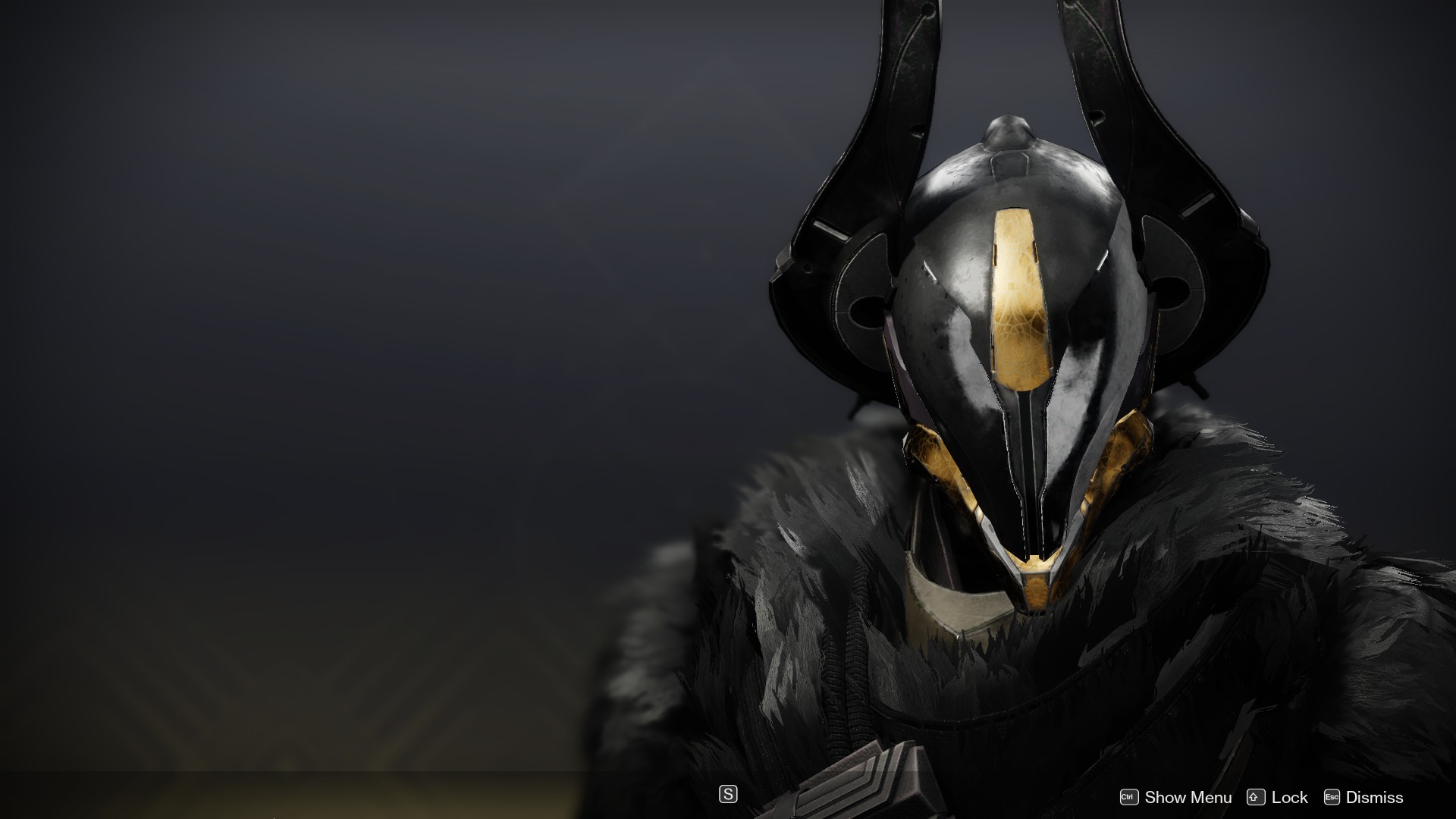Click the Show Menu label text

click(1188, 797)
